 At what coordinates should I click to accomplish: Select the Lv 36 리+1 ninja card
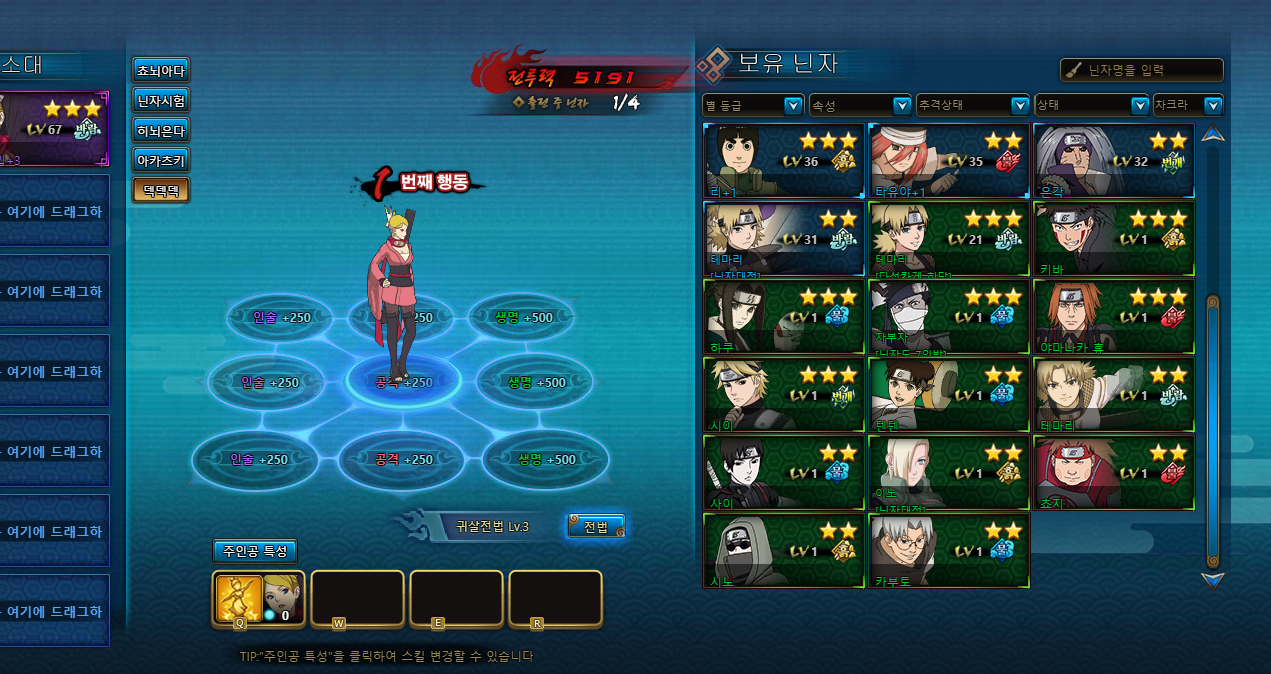[x=784, y=160]
